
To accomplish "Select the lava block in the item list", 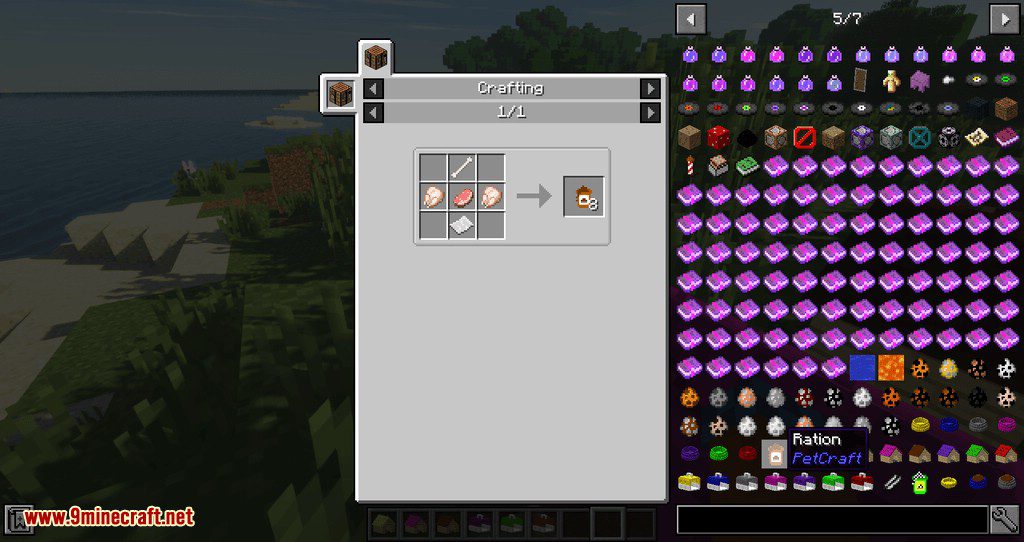I will pyautogui.click(x=890, y=368).
